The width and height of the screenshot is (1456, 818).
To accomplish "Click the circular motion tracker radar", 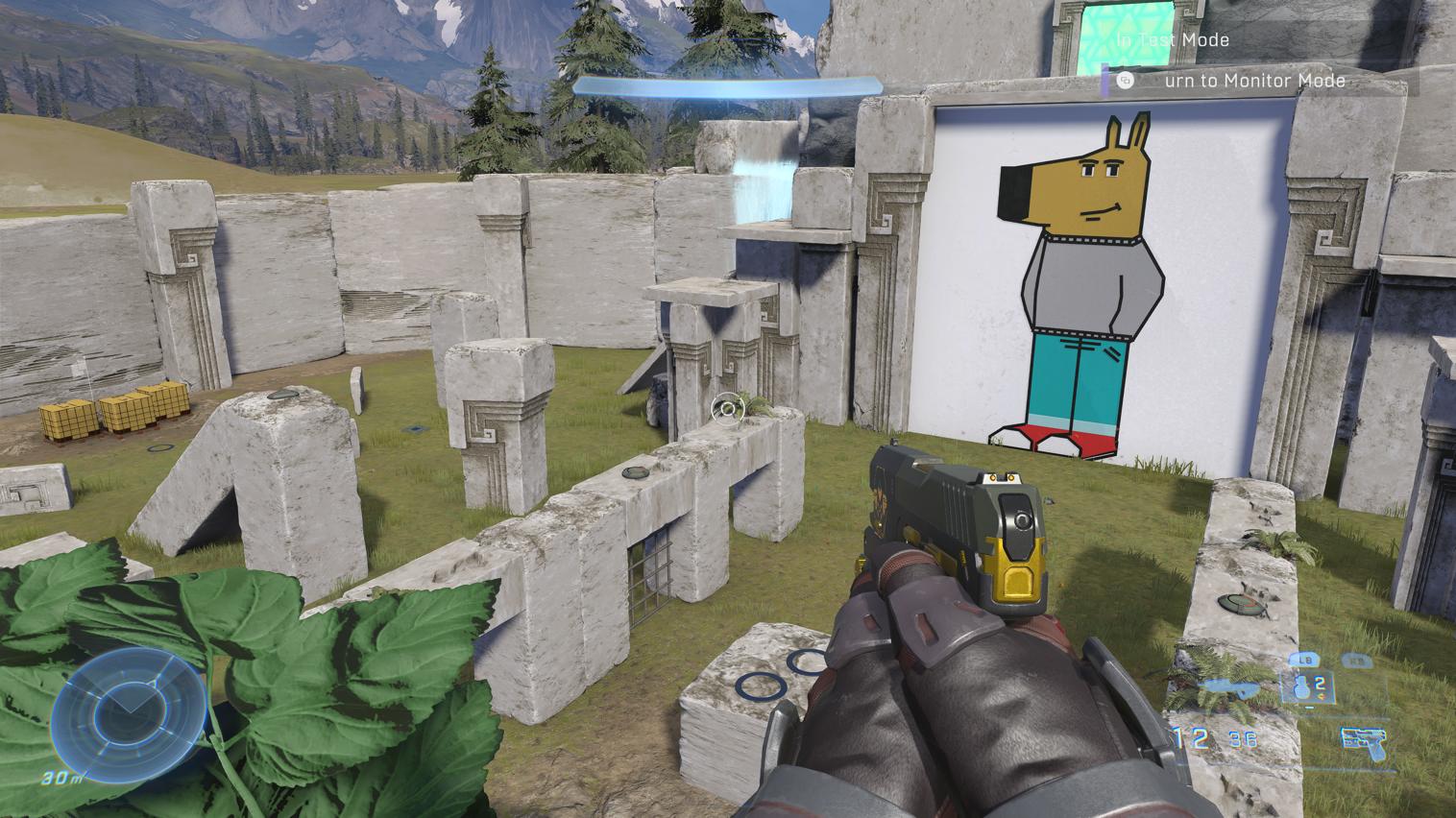I will click(x=128, y=709).
